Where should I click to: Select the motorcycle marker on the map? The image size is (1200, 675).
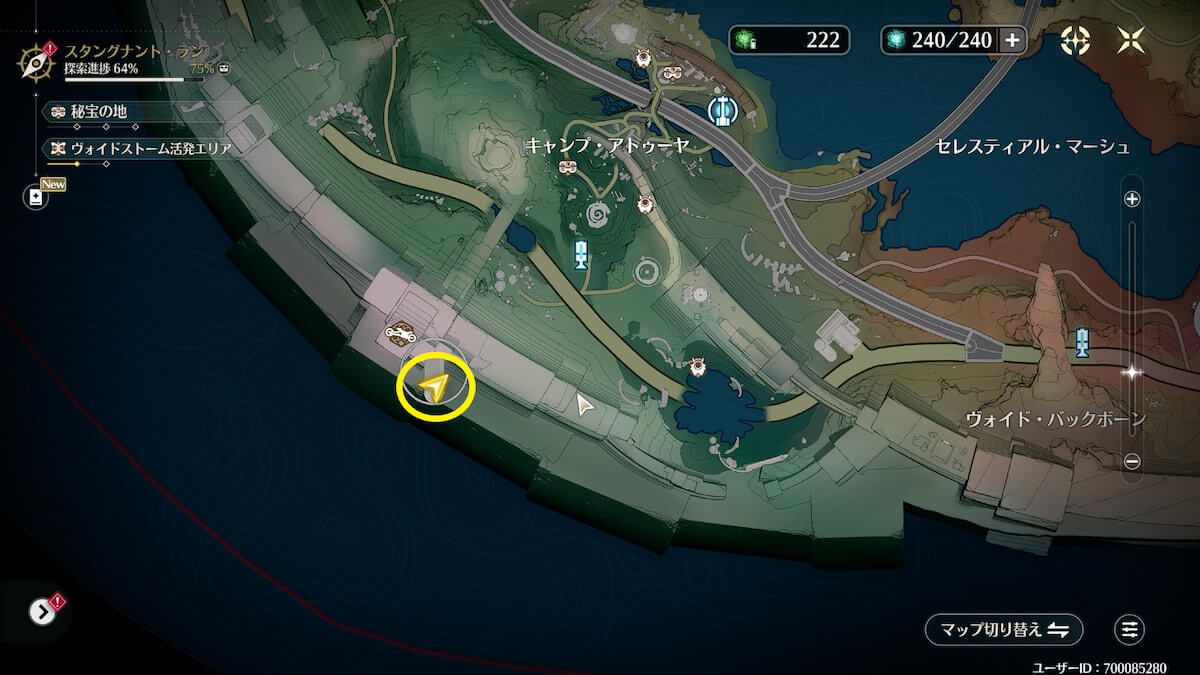401,333
